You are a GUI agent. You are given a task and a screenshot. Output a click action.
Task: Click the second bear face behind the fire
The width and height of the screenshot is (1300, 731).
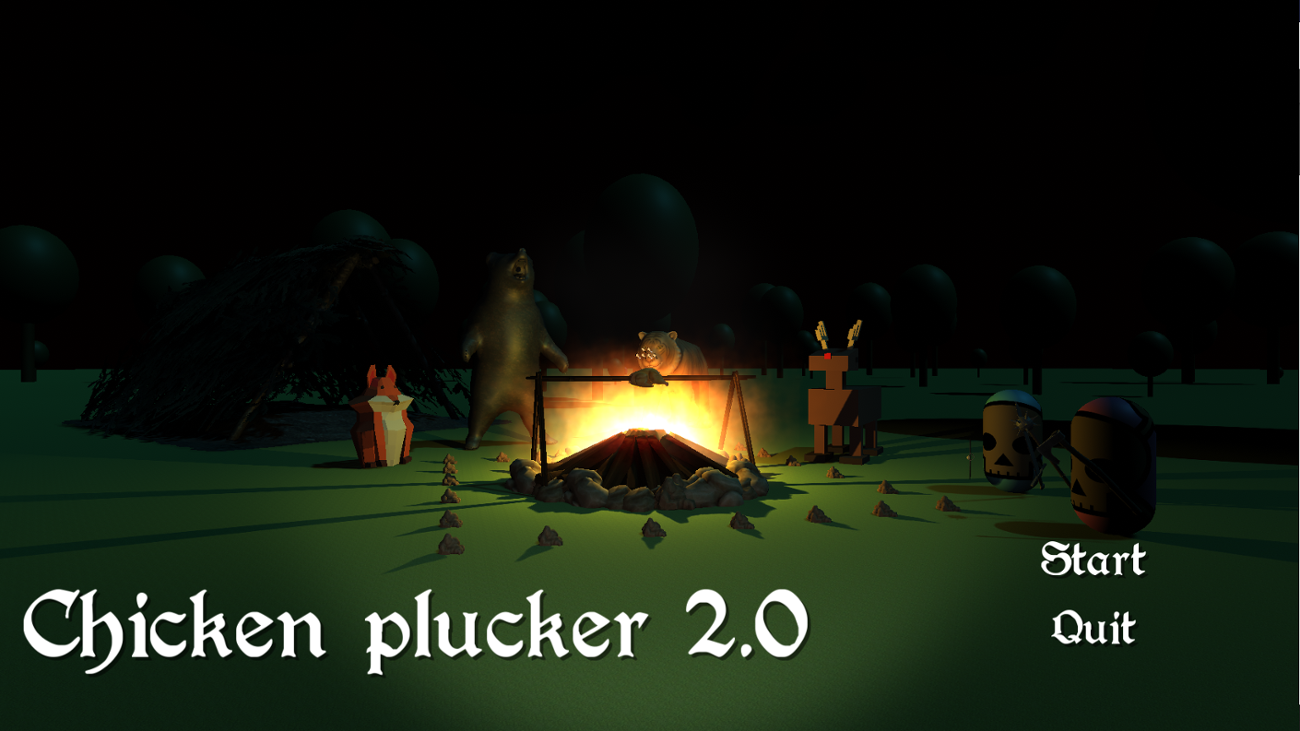point(660,345)
